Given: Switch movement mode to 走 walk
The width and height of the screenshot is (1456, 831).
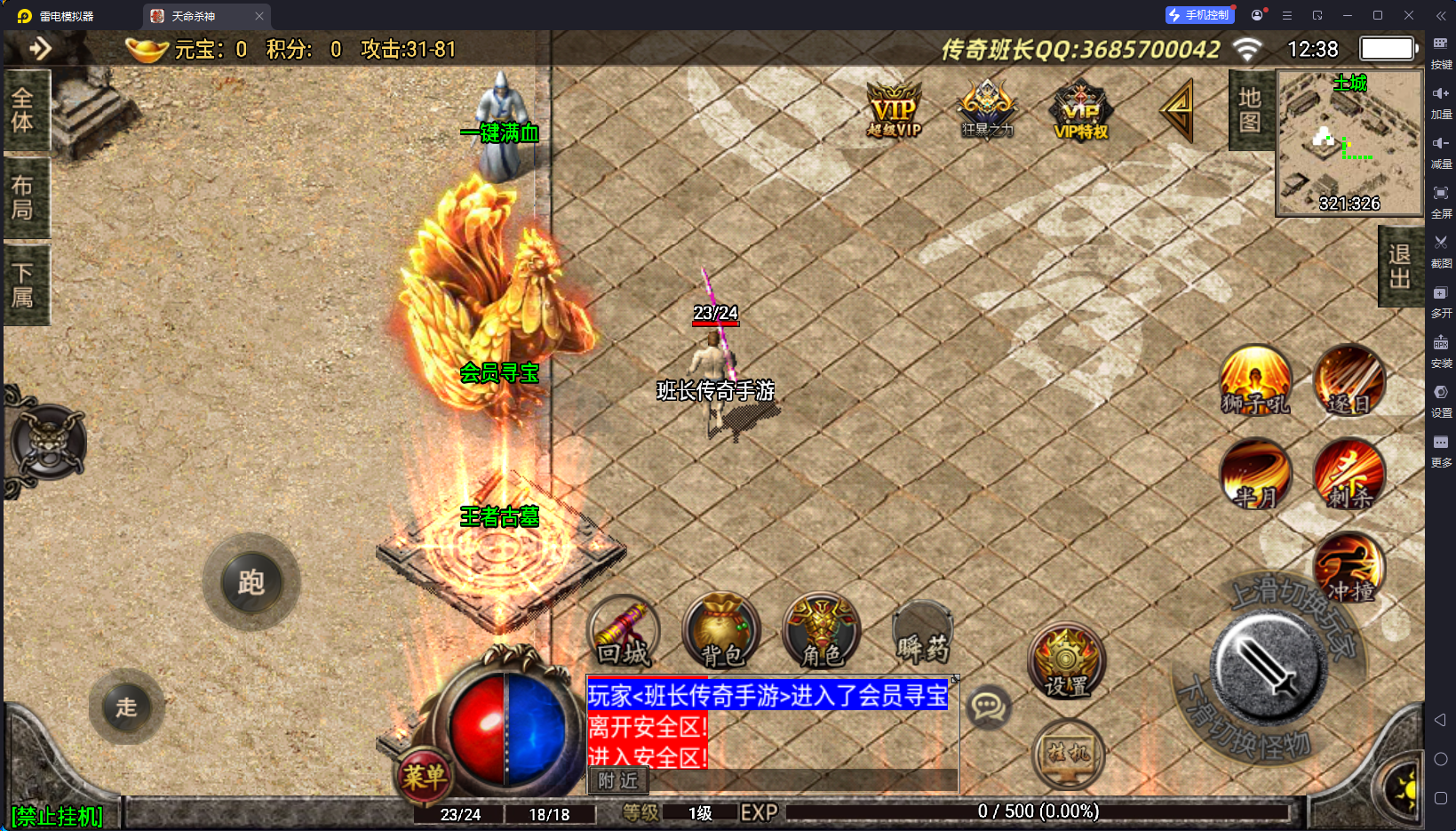Looking at the screenshot, I should pos(126,707).
